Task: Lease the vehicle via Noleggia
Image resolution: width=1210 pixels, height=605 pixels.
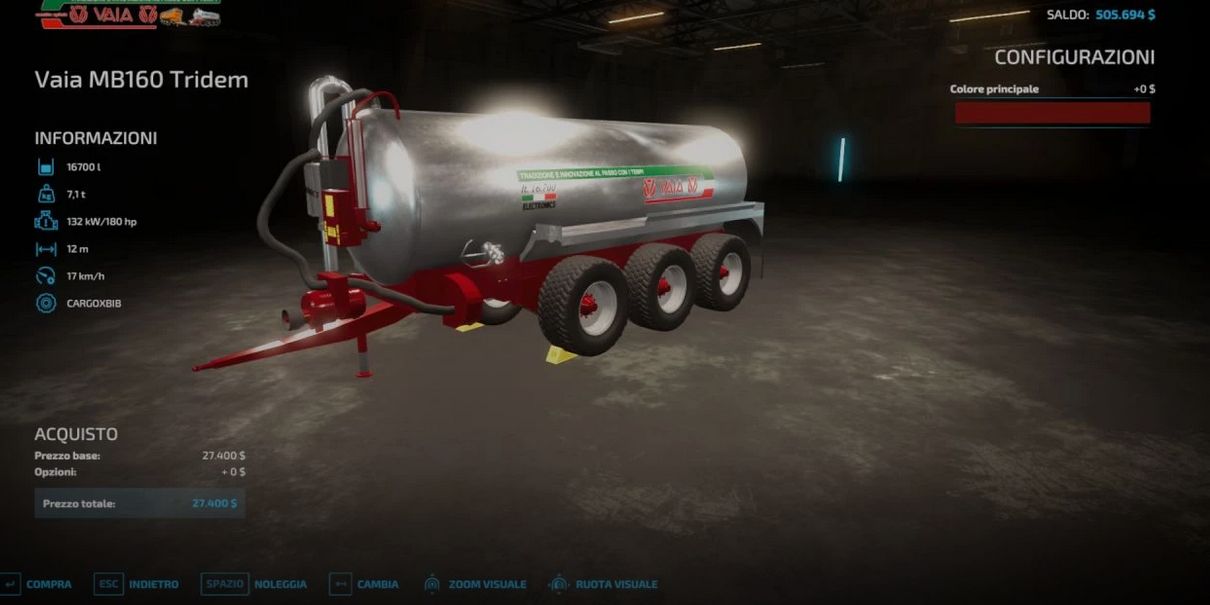Action: click(256, 584)
